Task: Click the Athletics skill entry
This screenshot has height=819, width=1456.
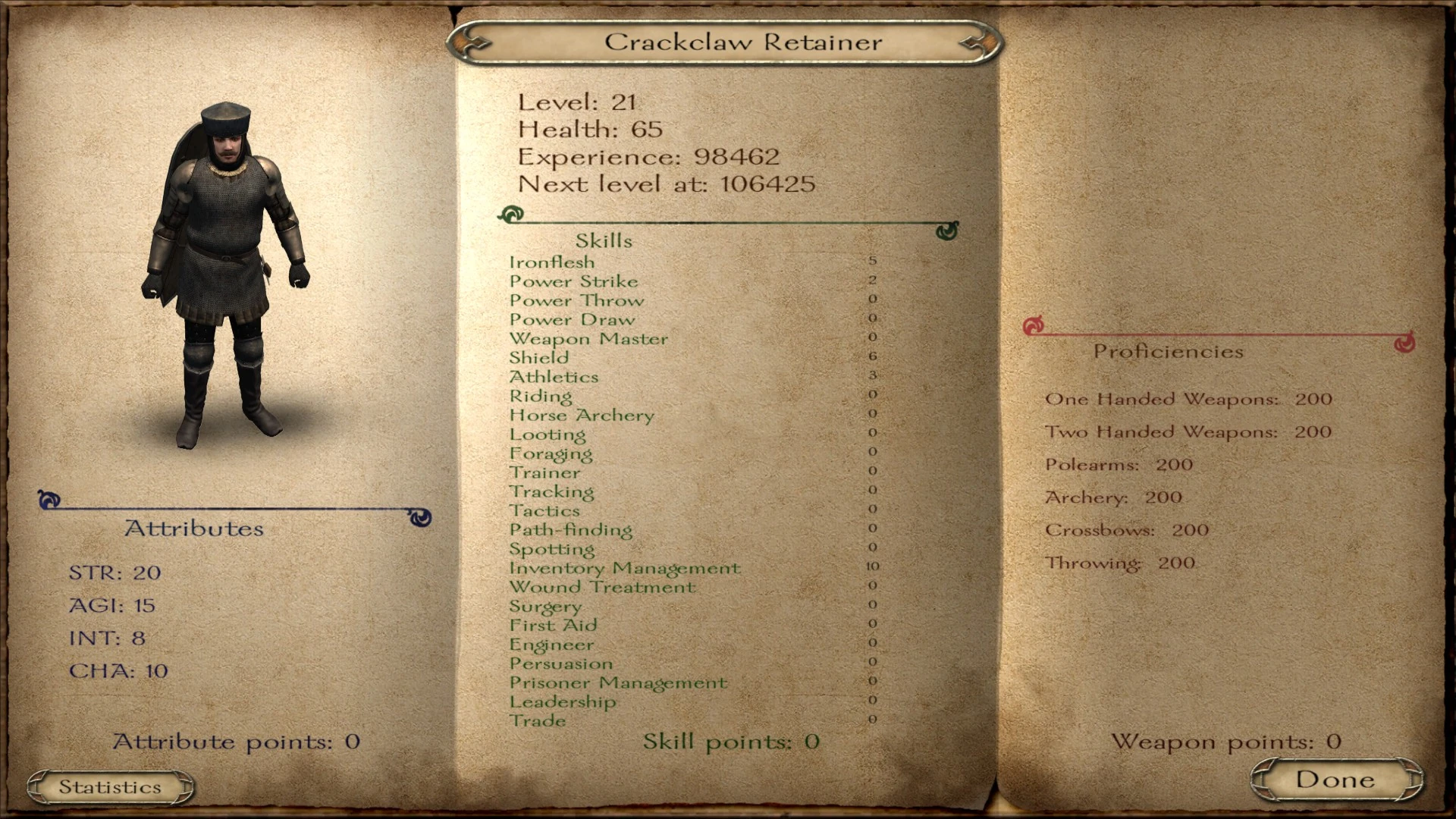Action: tap(554, 376)
